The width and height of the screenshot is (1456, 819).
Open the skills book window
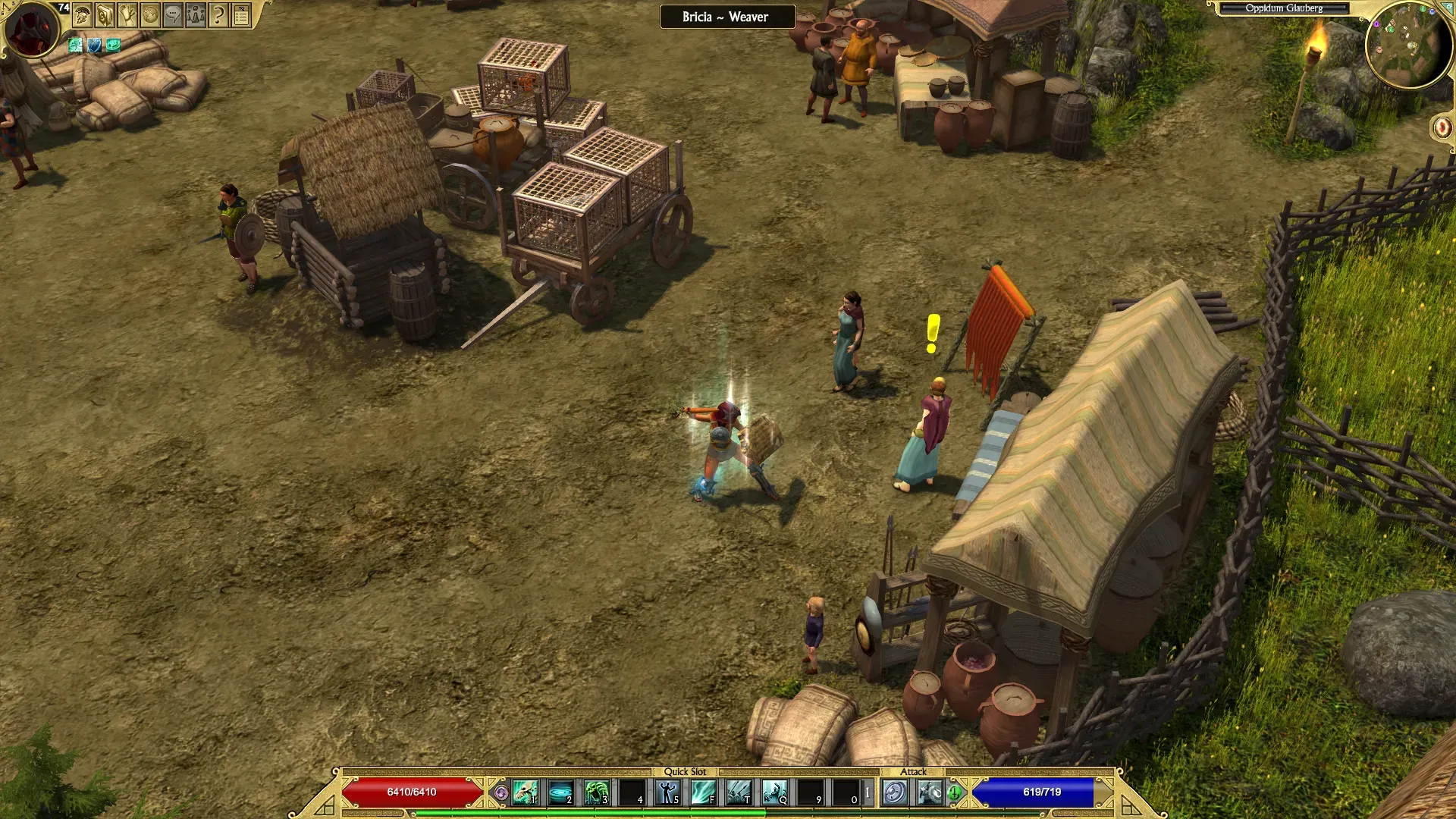(105, 14)
